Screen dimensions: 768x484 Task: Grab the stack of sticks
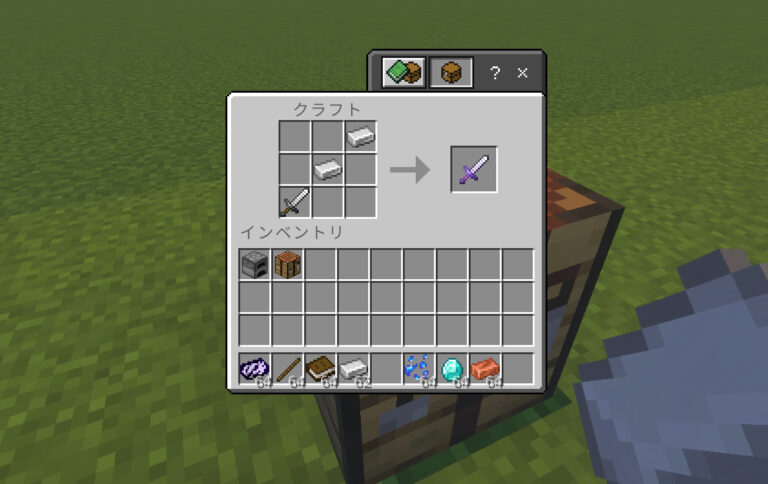coord(288,369)
